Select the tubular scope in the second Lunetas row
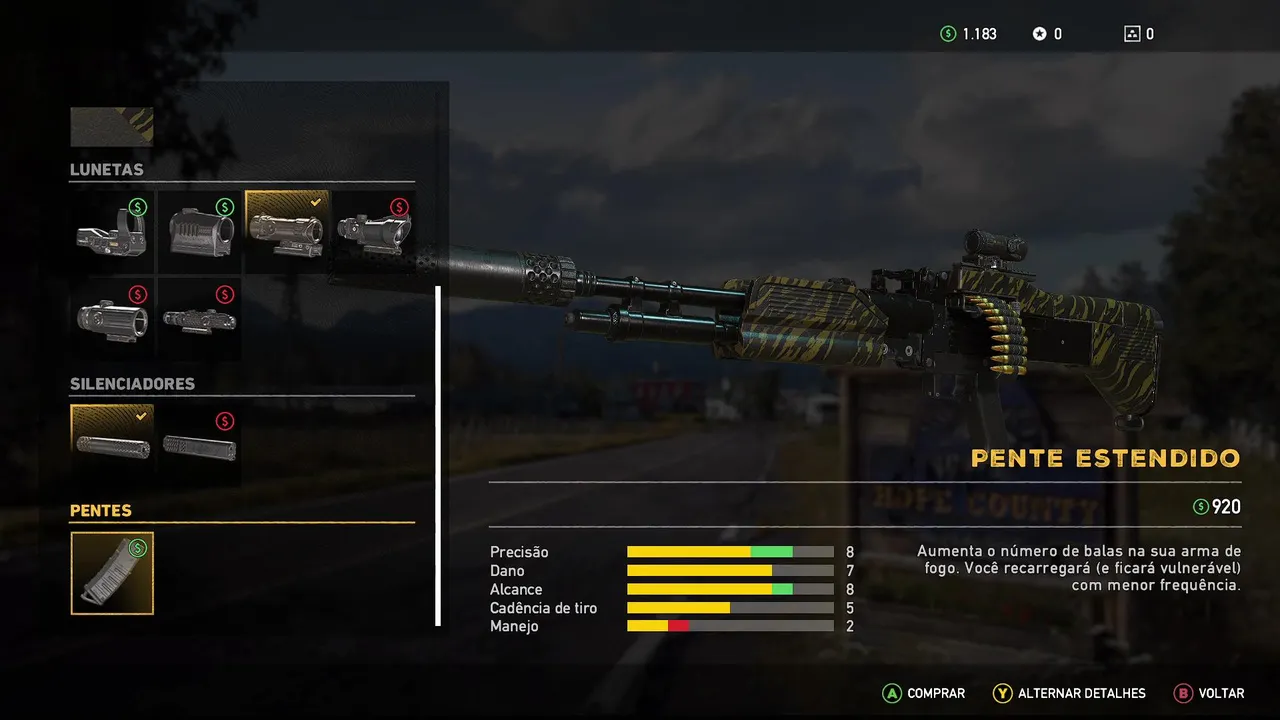1280x720 pixels. point(112,318)
